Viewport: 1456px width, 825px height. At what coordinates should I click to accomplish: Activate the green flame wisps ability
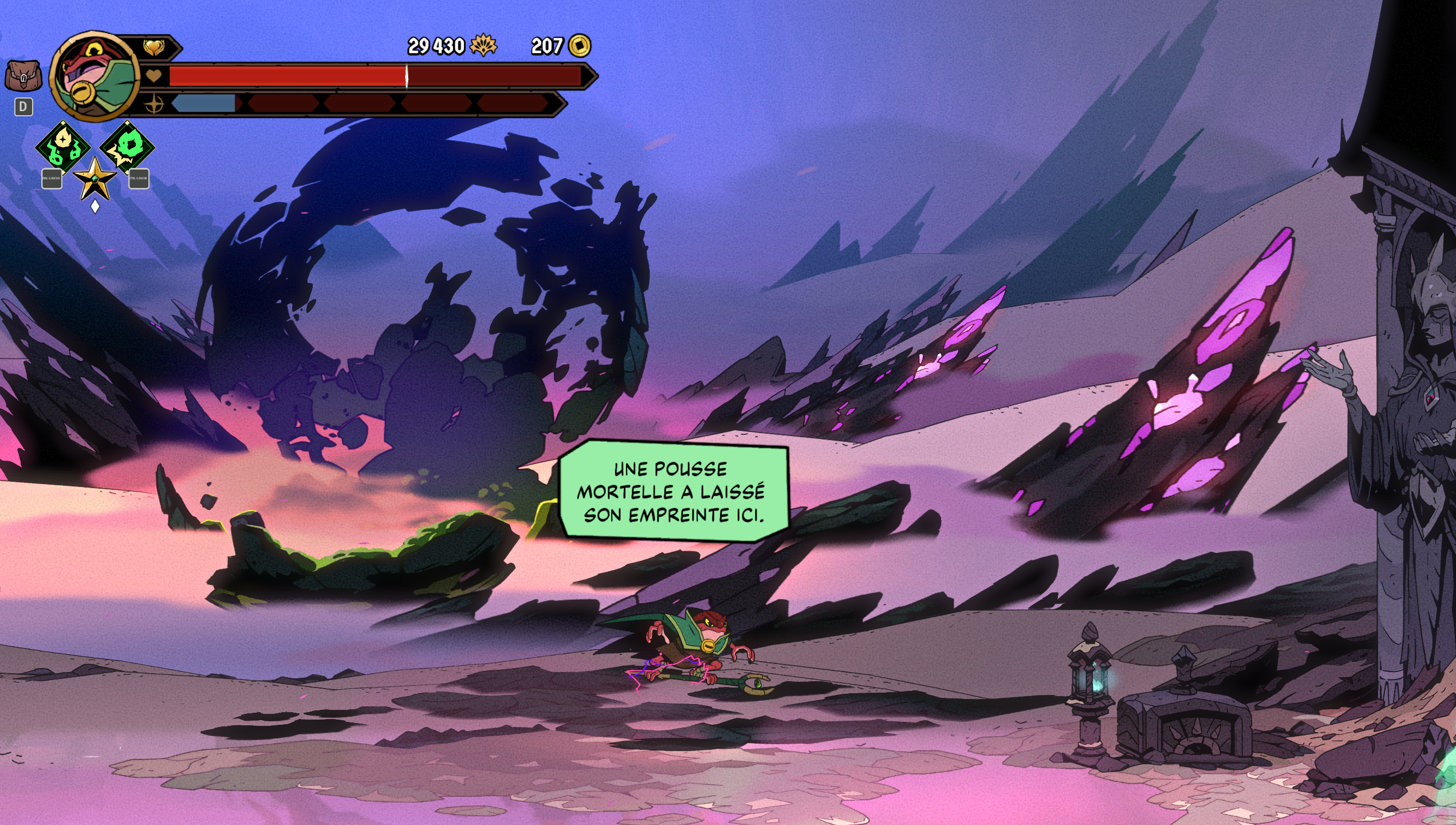(63, 148)
